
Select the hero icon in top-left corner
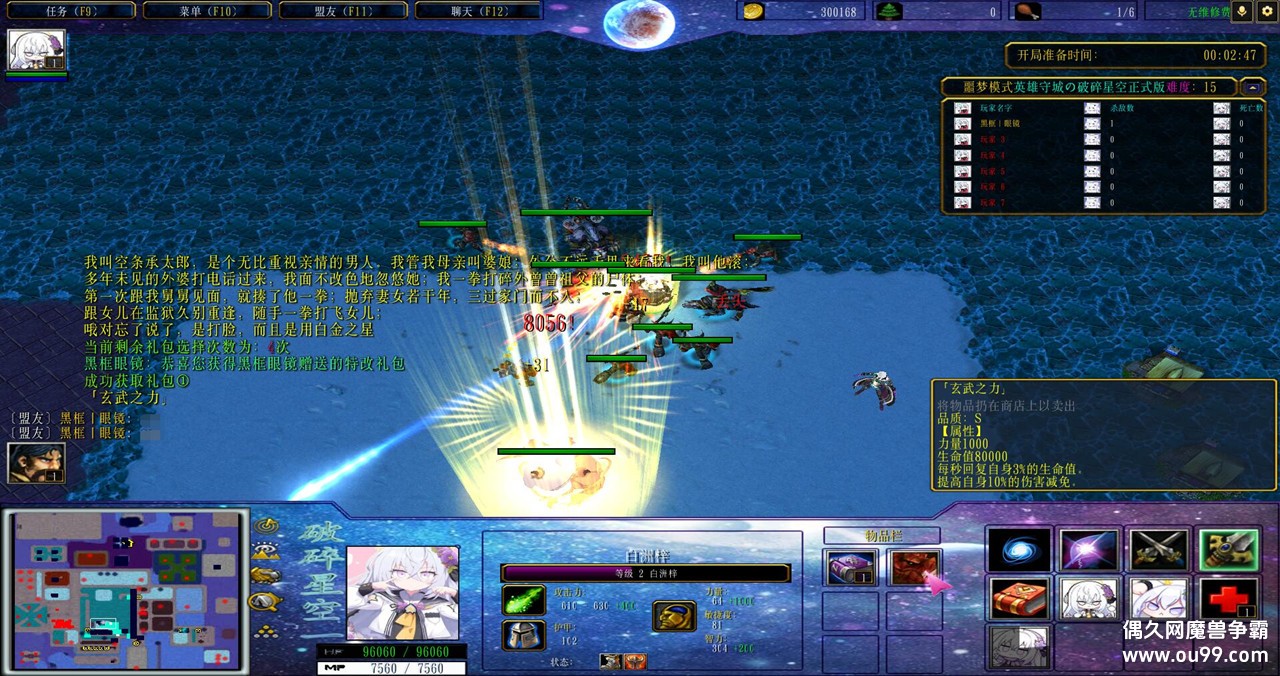click(x=37, y=49)
